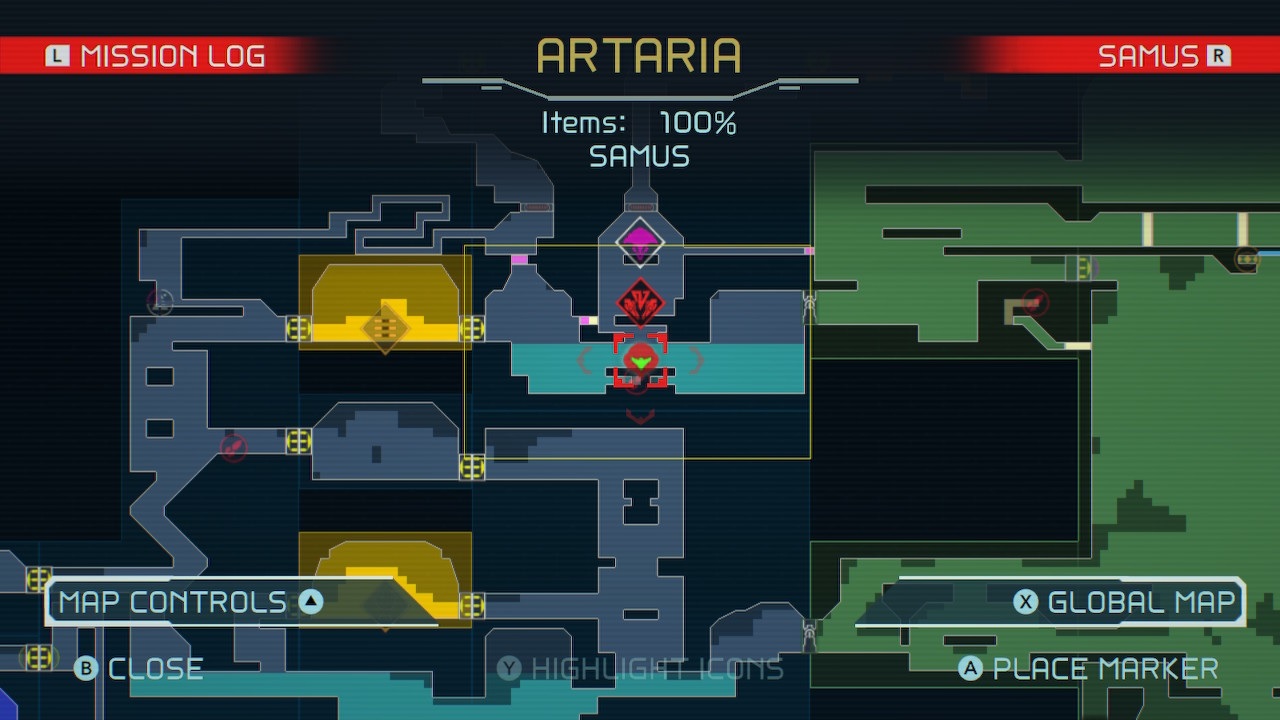Select Samus's position marker on the map
The width and height of the screenshot is (1280, 720).
[x=642, y=362]
